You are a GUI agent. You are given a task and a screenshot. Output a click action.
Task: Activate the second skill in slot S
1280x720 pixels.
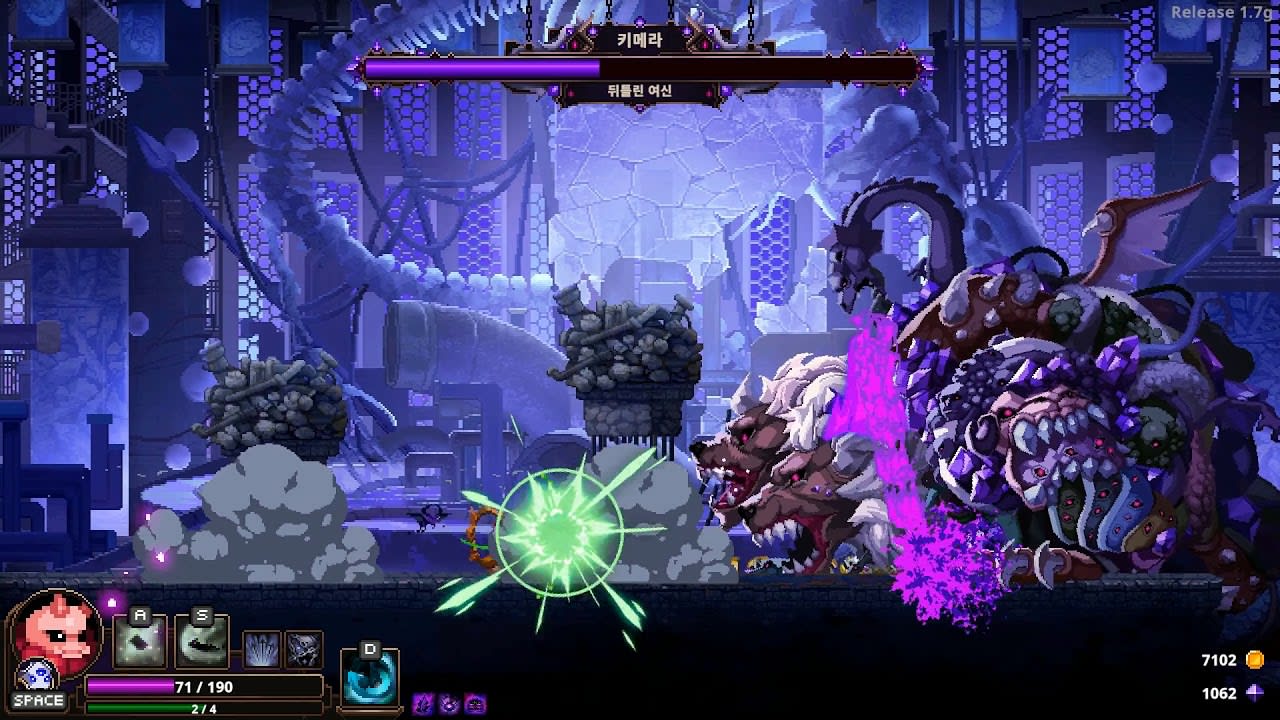coord(202,642)
